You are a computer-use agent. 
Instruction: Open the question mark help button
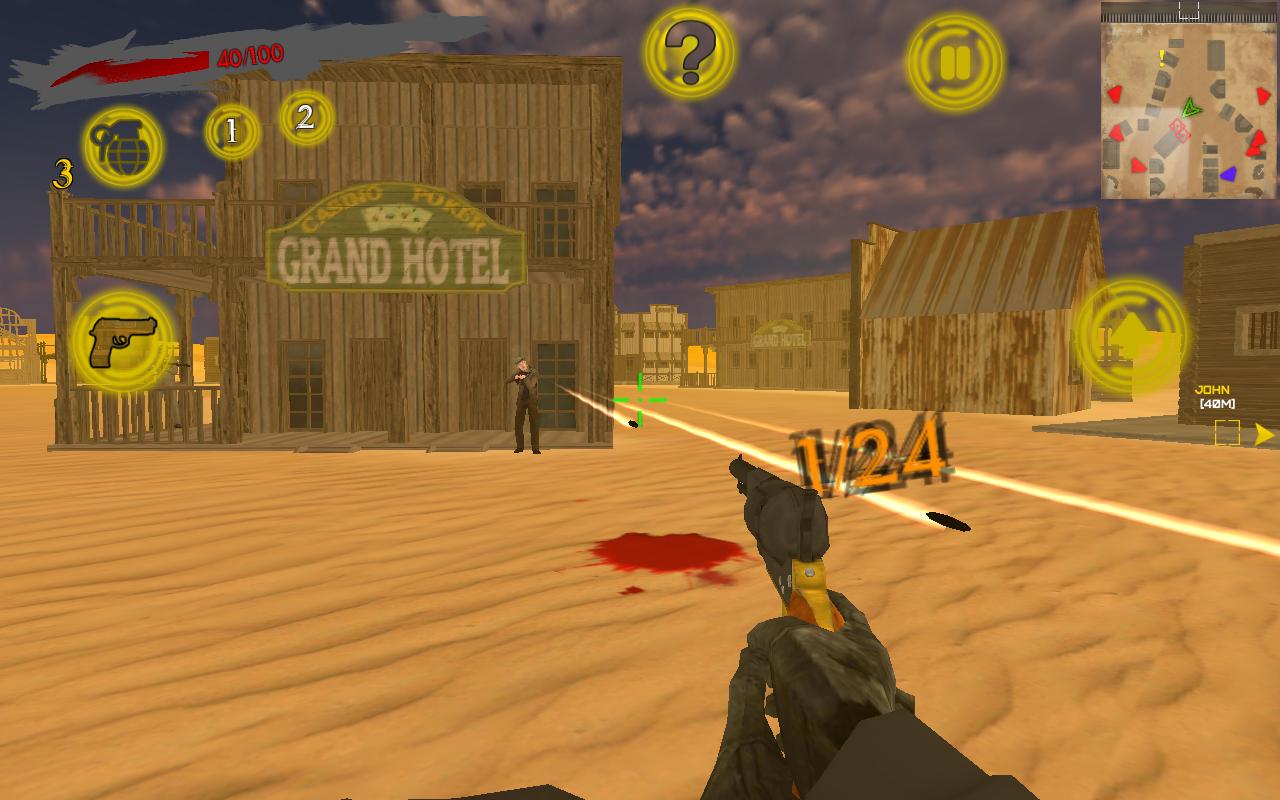pos(689,53)
